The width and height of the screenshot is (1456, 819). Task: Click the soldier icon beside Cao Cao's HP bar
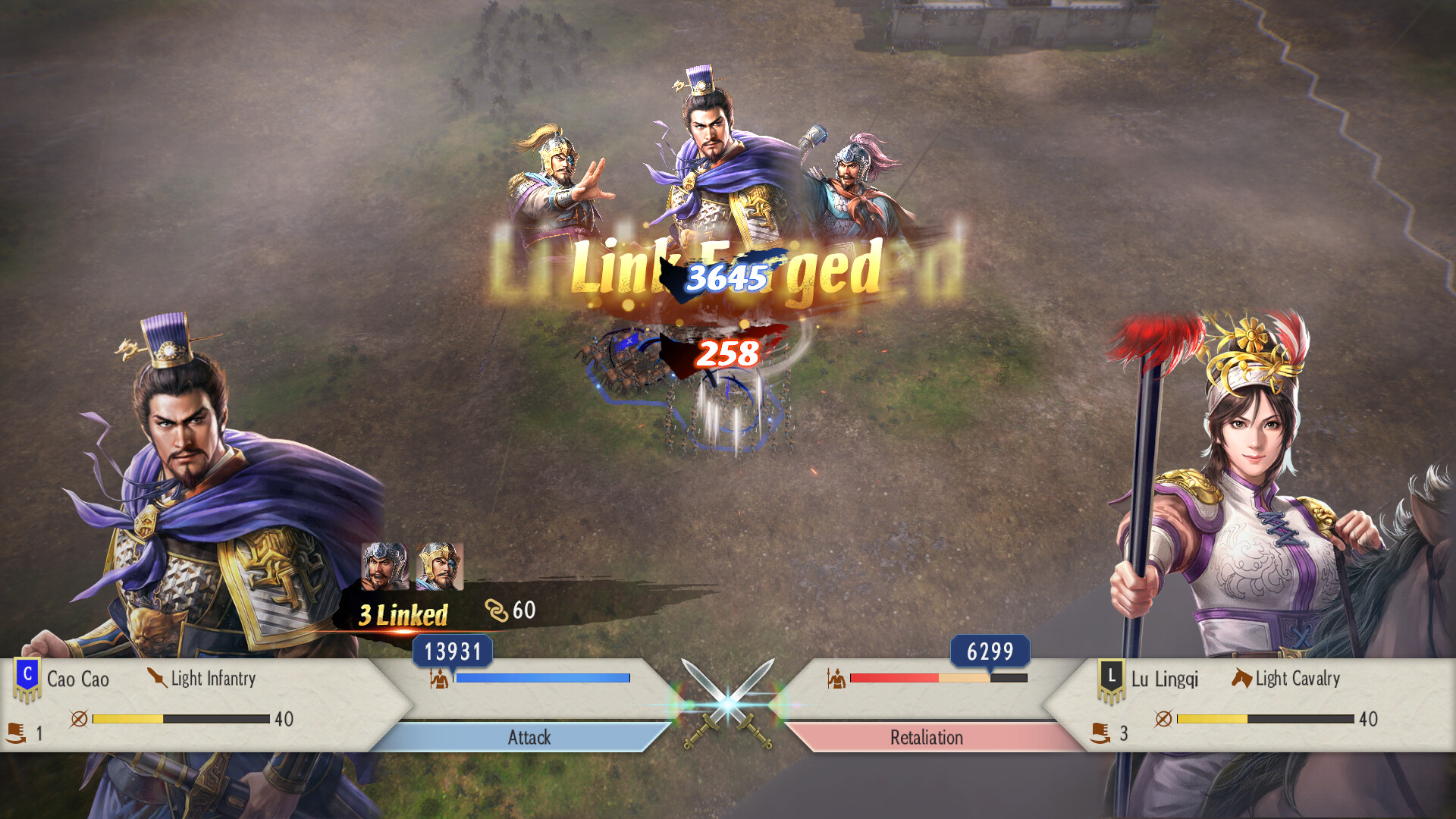point(438,678)
